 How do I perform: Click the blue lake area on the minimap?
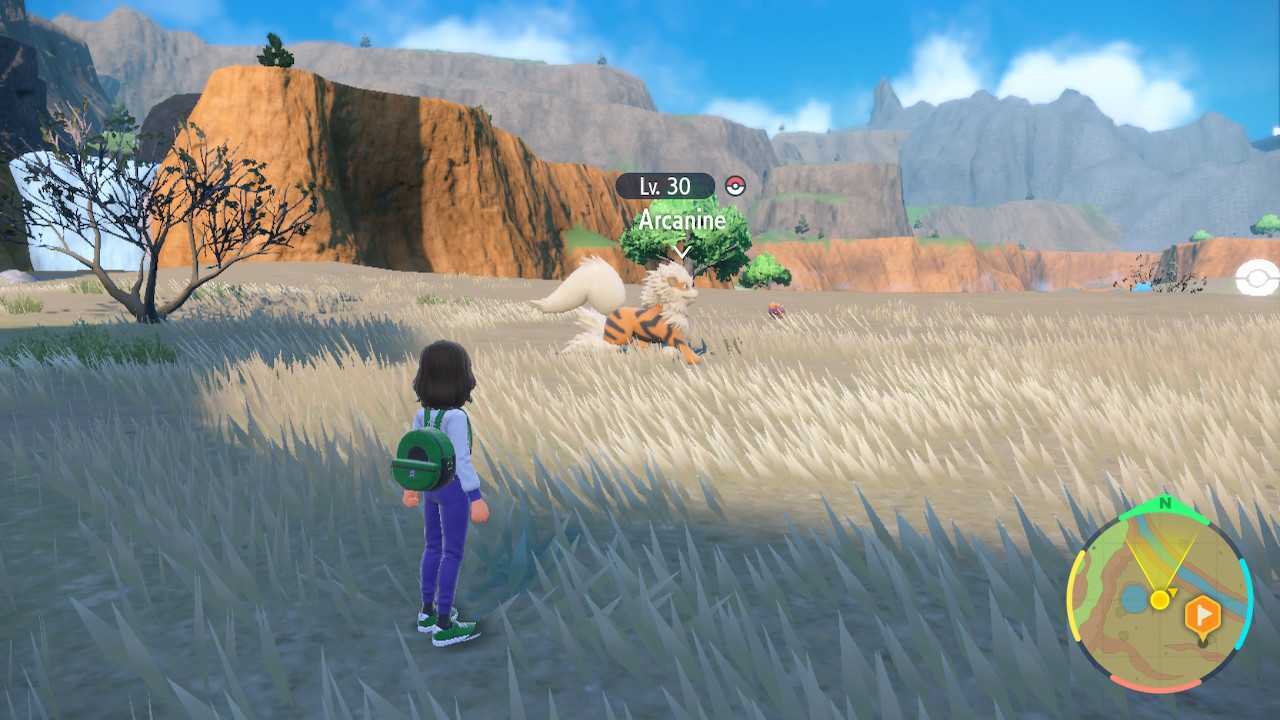tap(1133, 598)
